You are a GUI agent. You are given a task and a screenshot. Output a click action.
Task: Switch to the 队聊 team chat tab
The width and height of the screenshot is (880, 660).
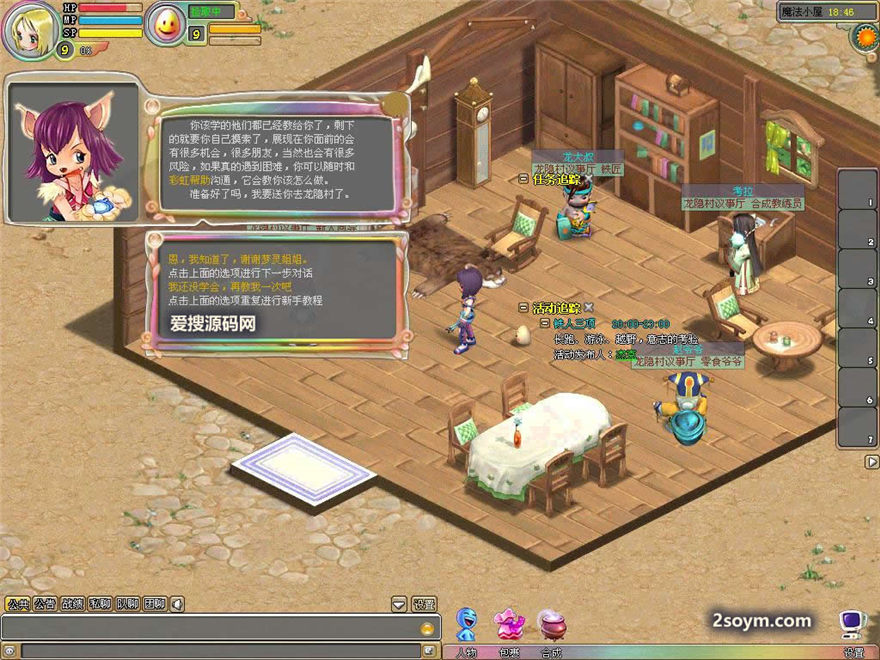pyautogui.click(x=127, y=604)
